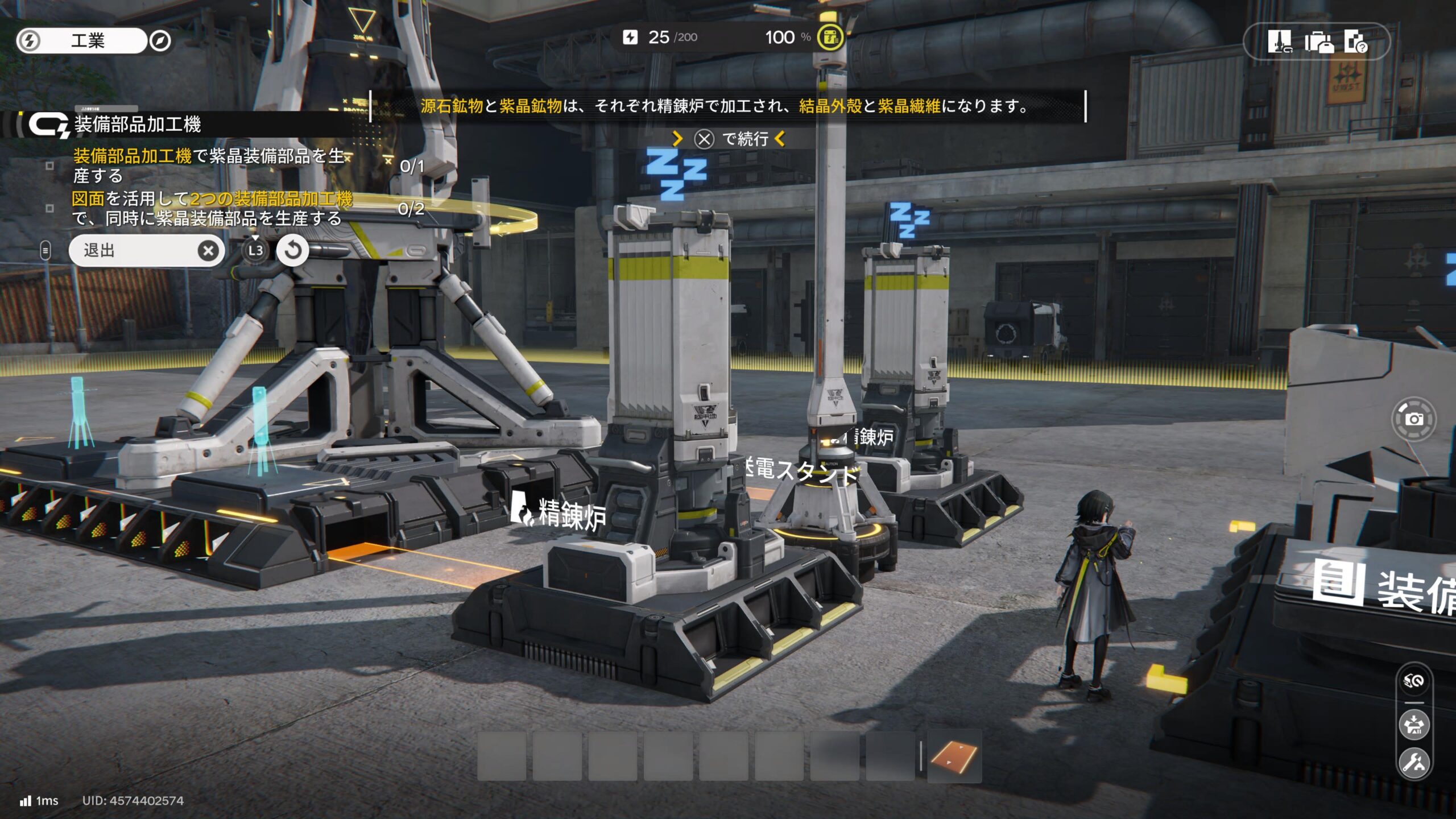Activate the camera photo mode button
Screen dimensions: 1456x819
pos(1414,420)
